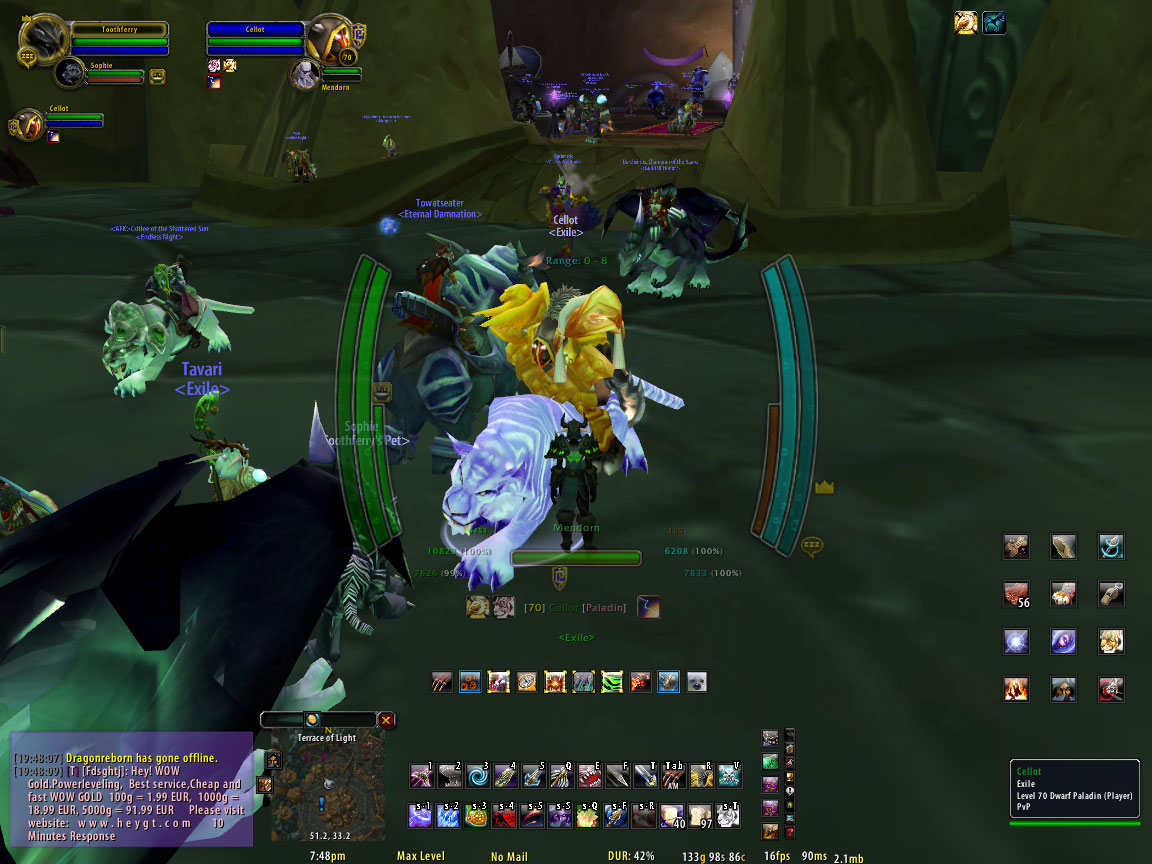The width and height of the screenshot is (1152, 864).
Task: Click the white seal pet bar icon
Action: pos(696,682)
